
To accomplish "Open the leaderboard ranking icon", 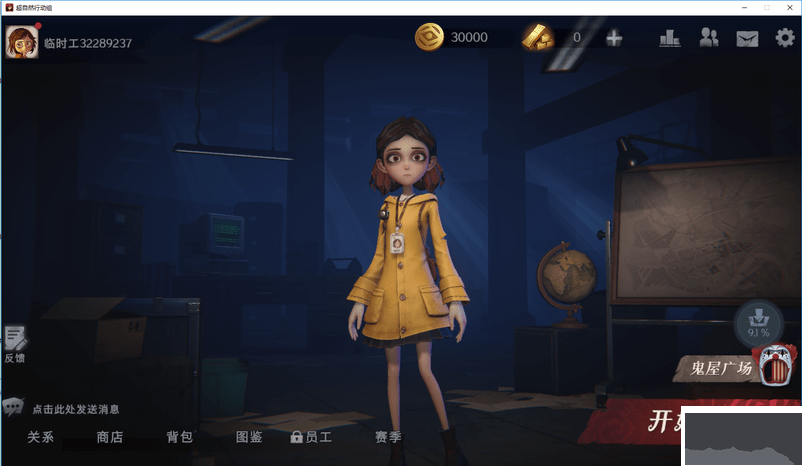I will pyautogui.click(x=670, y=38).
